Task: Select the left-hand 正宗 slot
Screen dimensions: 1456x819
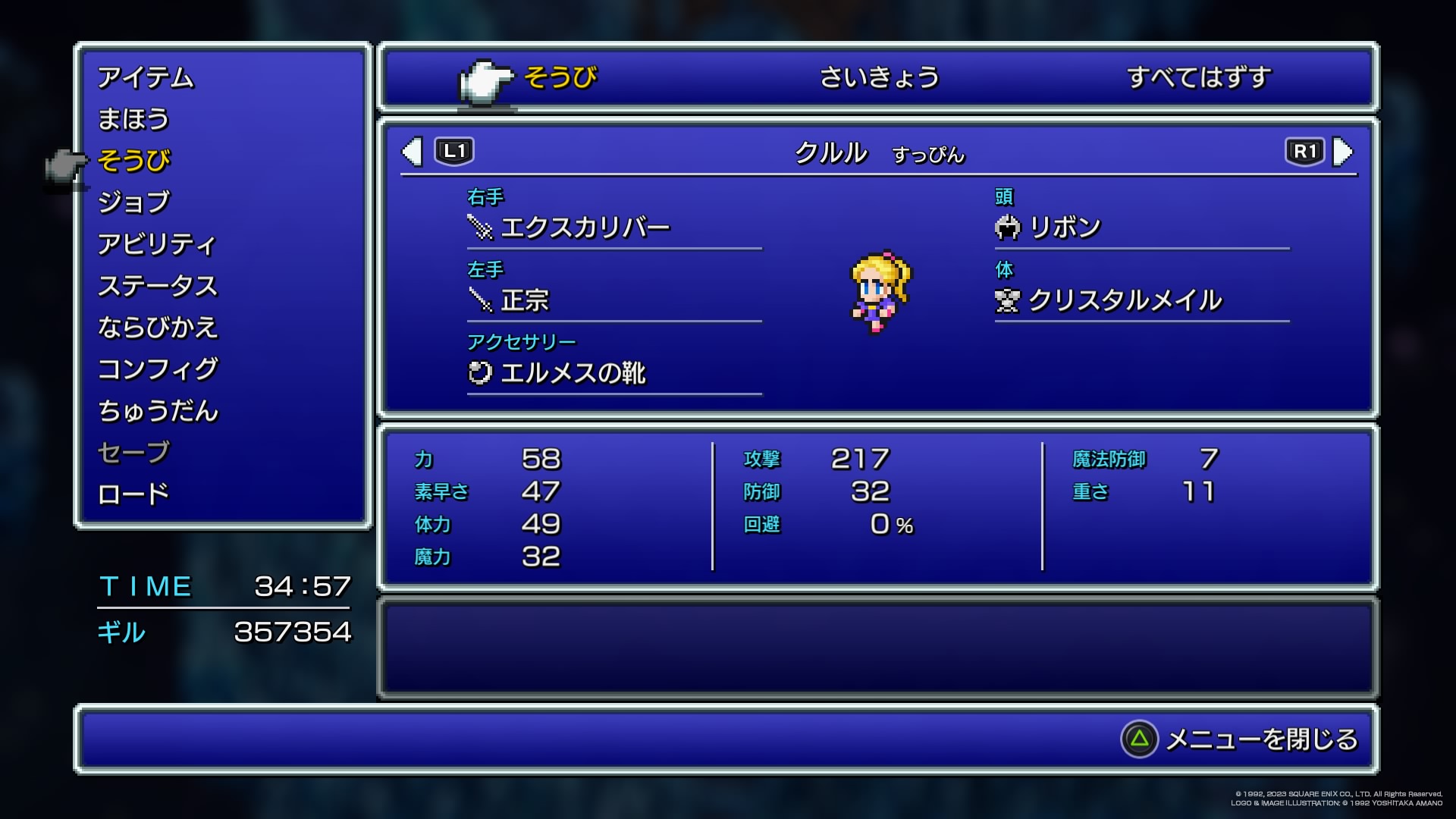Action: (525, 300)
